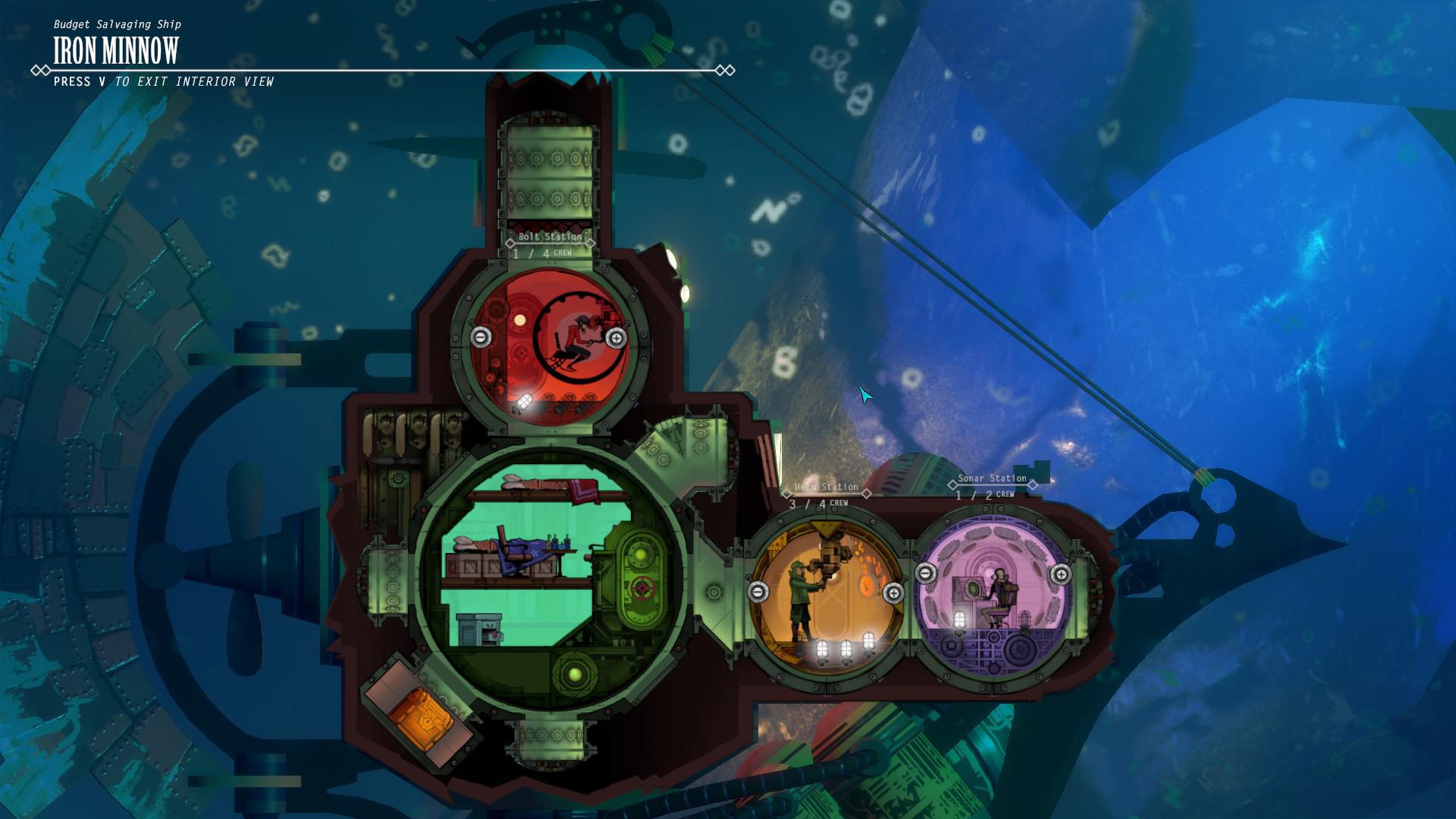Viewport: 1456px width, 819px height.
Task: Remove a crew member from Sonar Station with minus icon
Action: point(926,574)
